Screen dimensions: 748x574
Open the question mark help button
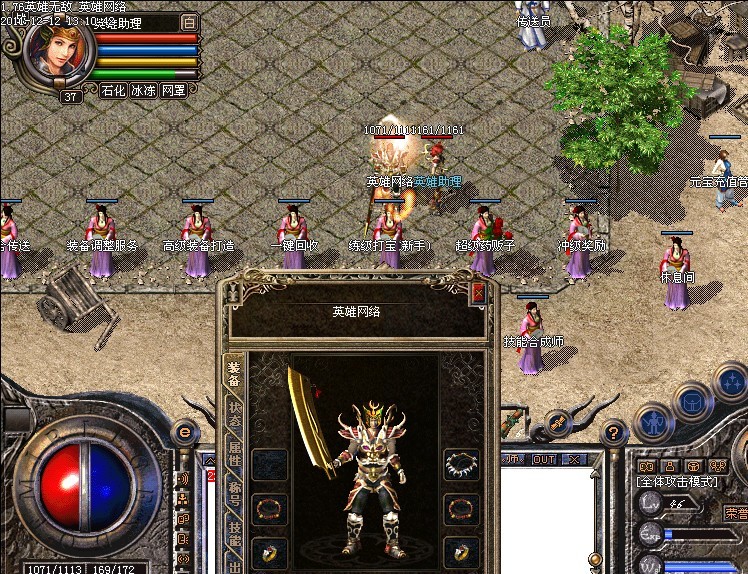[x=615, y=432]
